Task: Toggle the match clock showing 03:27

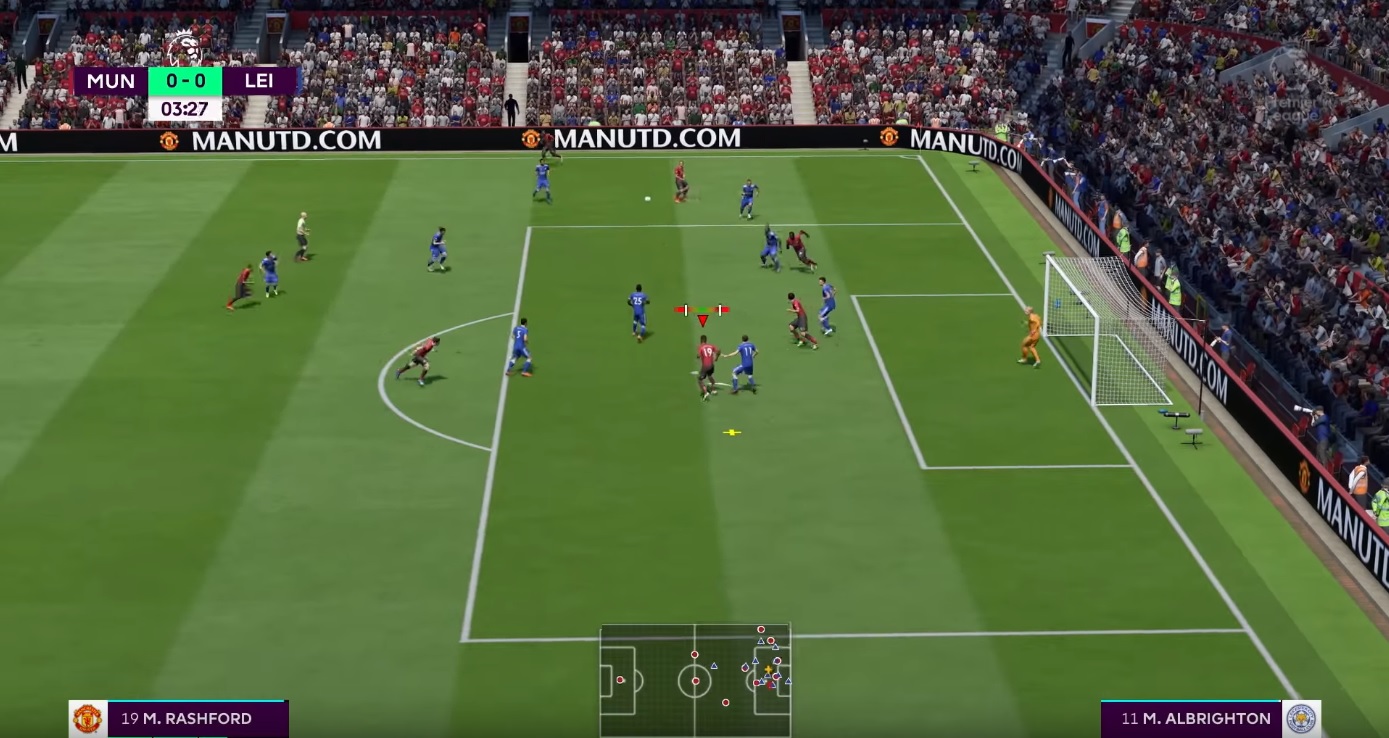Action: (x=184, y=110)
